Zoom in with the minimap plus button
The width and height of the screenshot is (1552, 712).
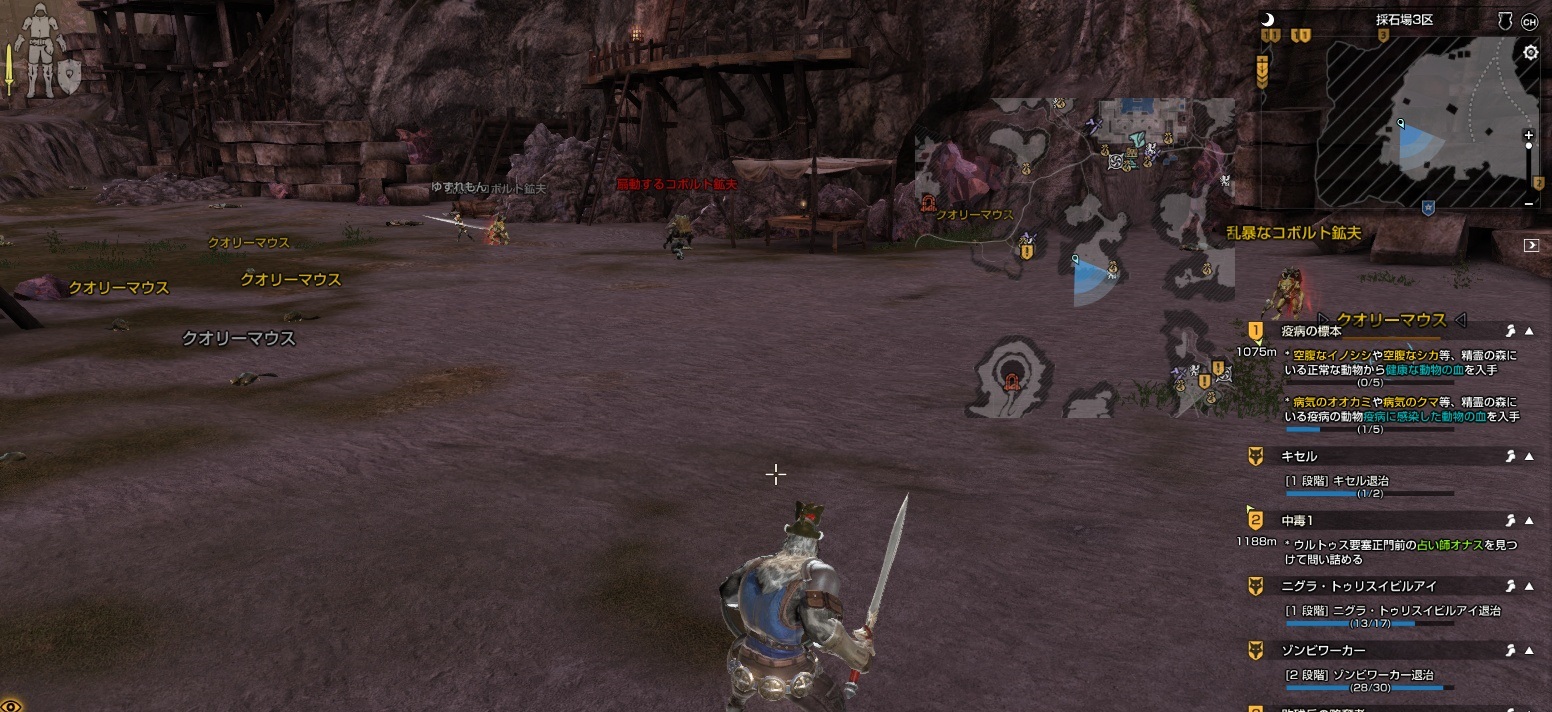pyautogui.click(x=1528, y=135)
